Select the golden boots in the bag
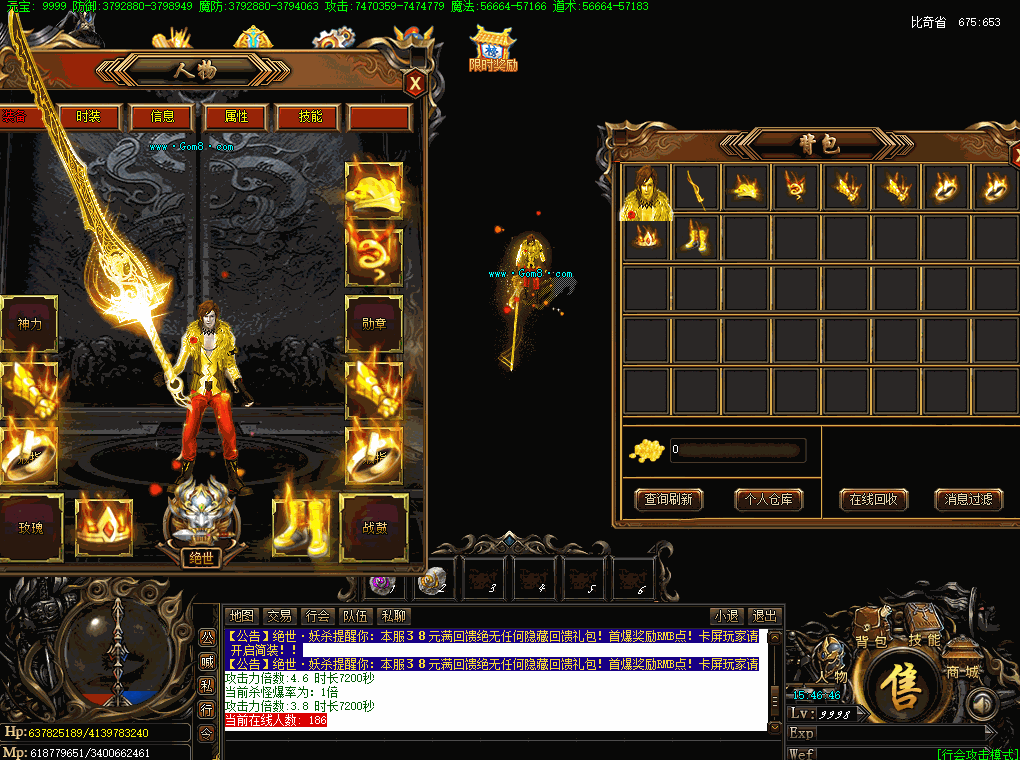Image resolution: width=1020 pixels, height=760 pixels. (x=697, y=239)
